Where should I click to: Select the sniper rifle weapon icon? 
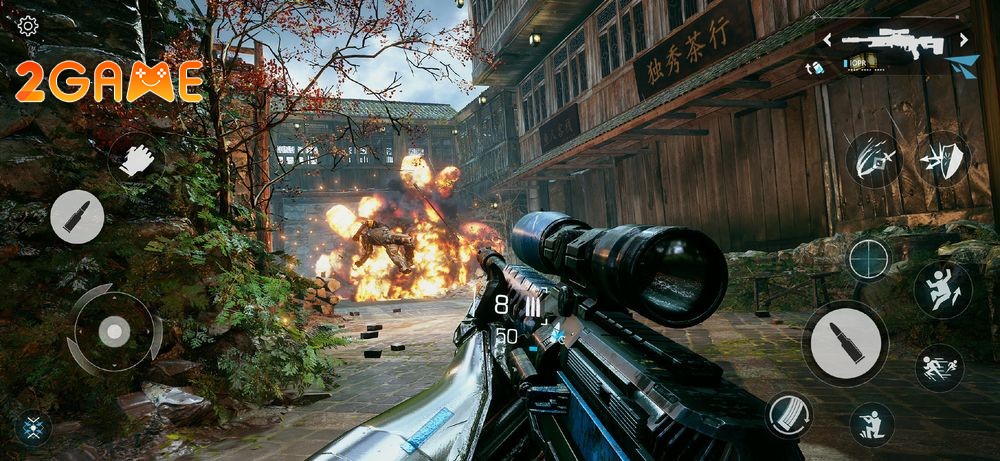[x=894, y=41]
